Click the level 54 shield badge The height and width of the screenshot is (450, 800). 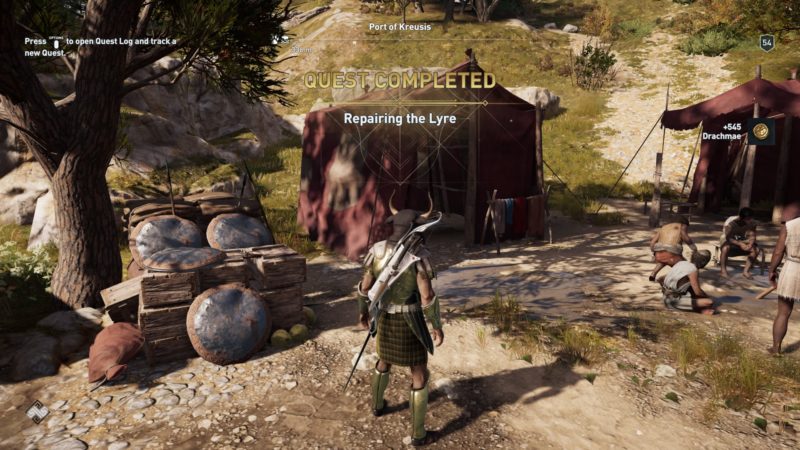coord(767,43)
